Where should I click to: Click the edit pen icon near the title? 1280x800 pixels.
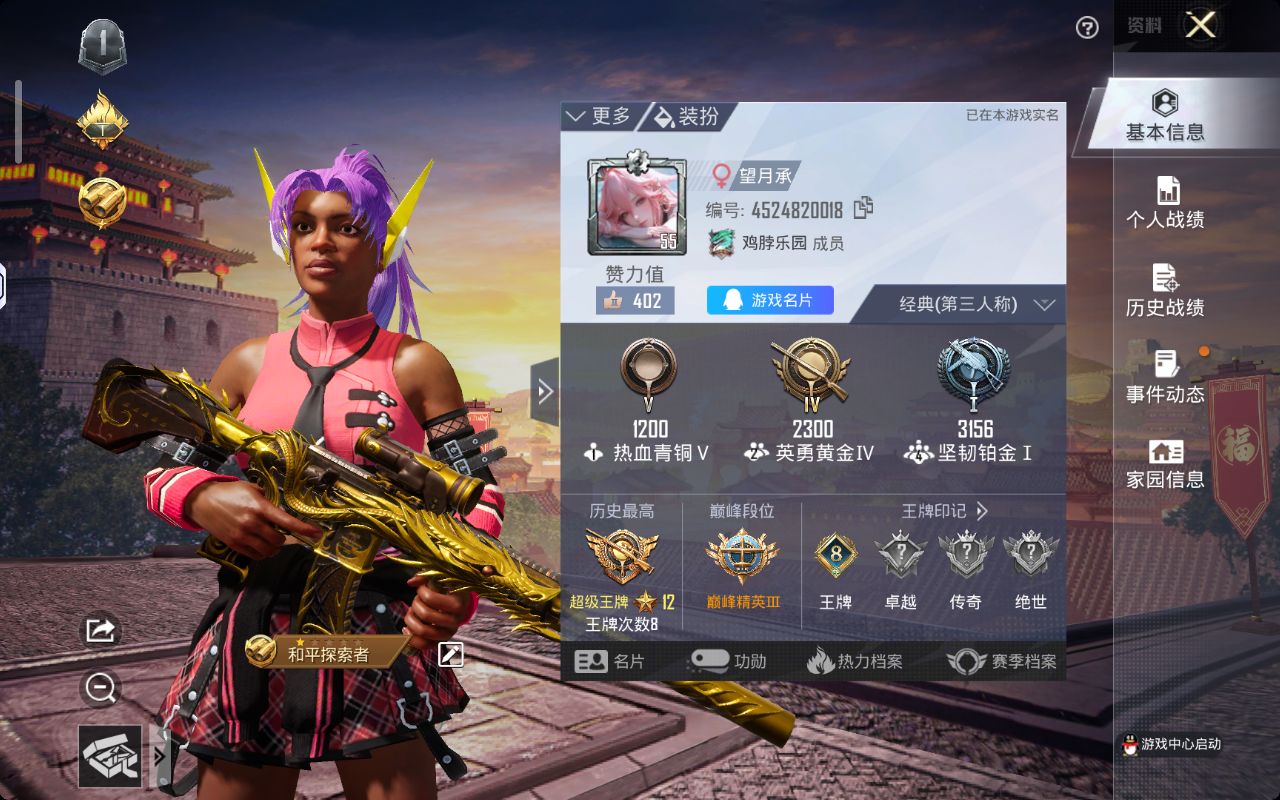[452, 652]
